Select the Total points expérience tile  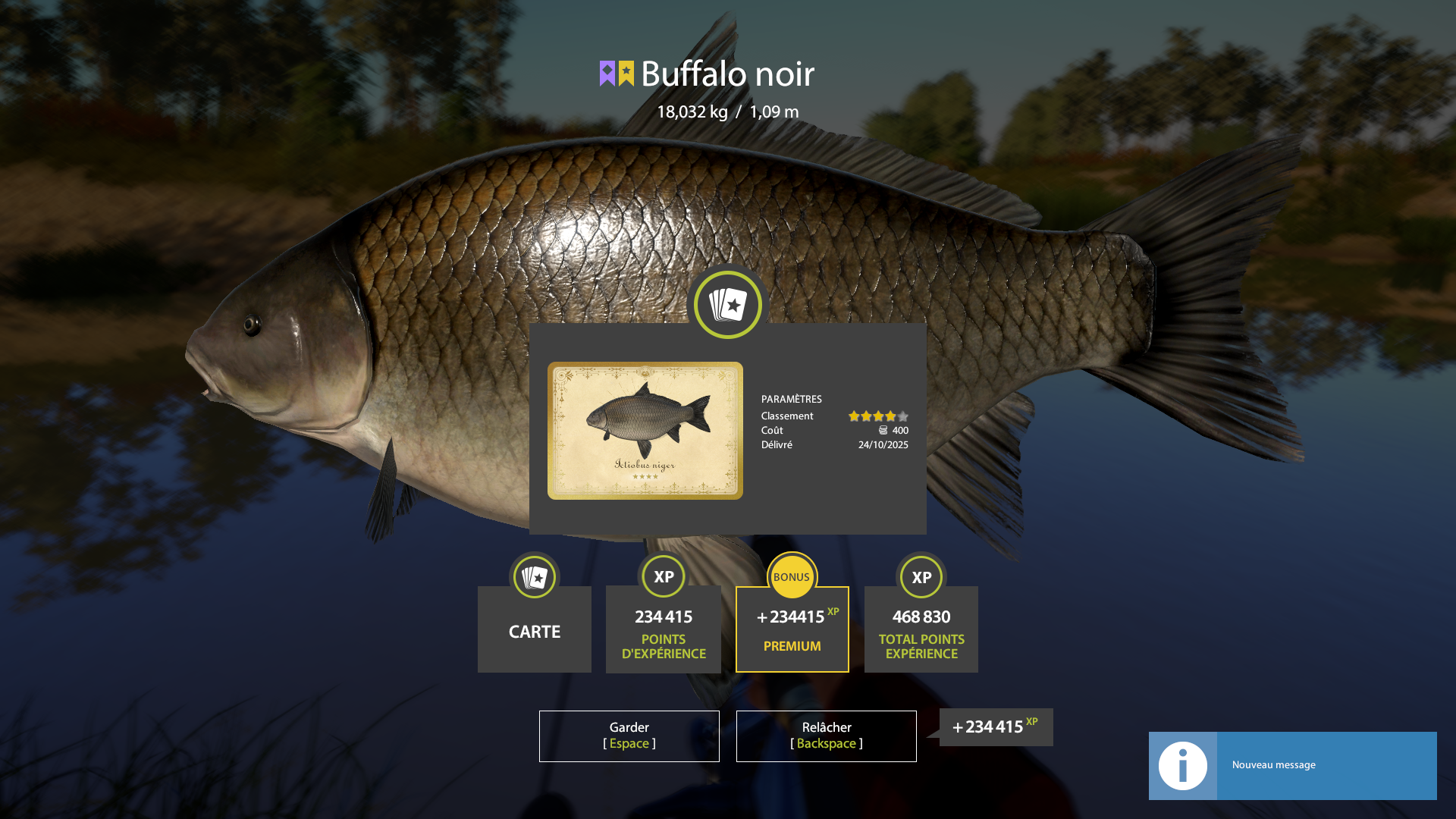pyautogui.click(x=921, y=629)
